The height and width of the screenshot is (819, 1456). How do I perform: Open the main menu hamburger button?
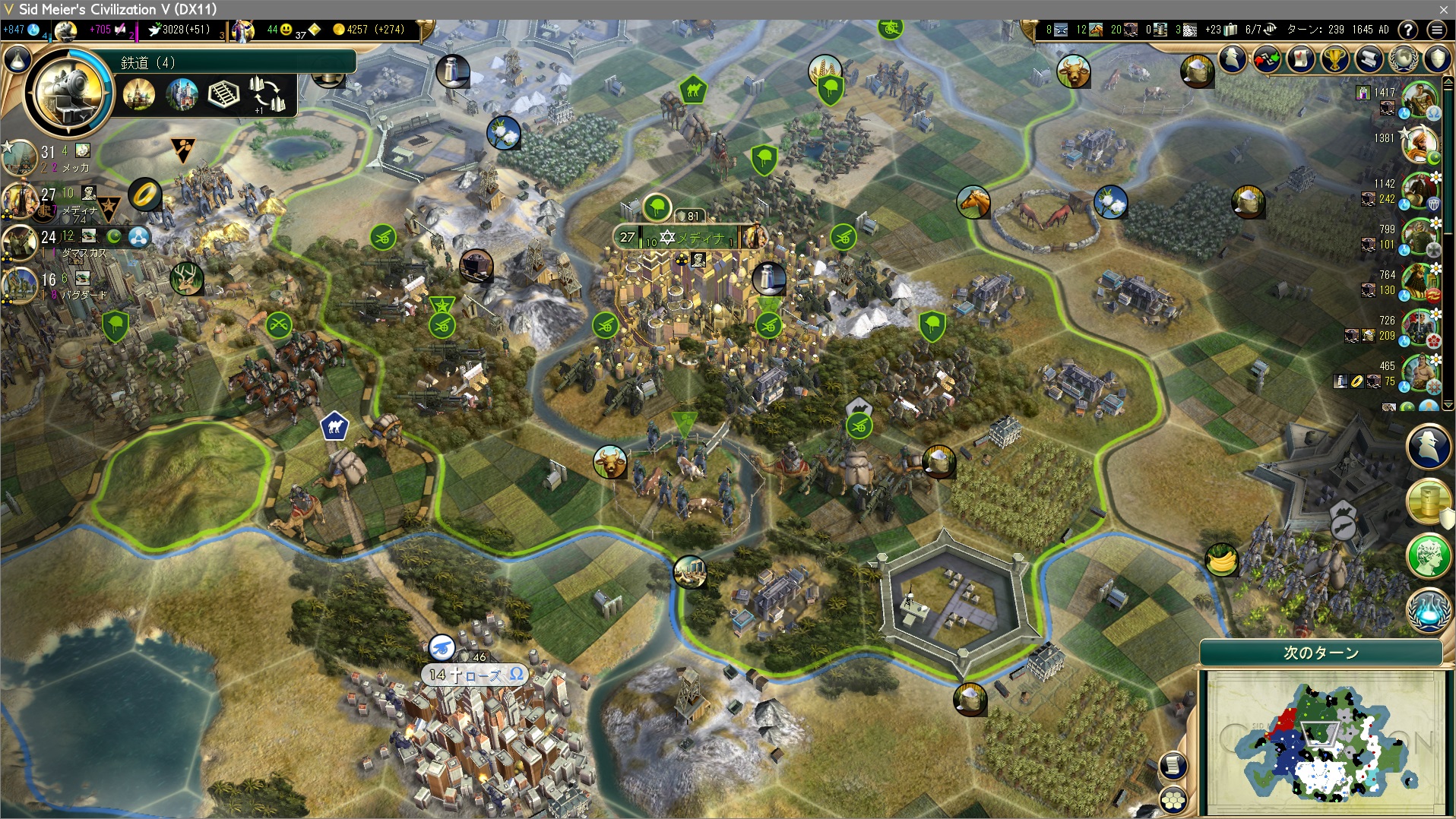(1436, 30)
